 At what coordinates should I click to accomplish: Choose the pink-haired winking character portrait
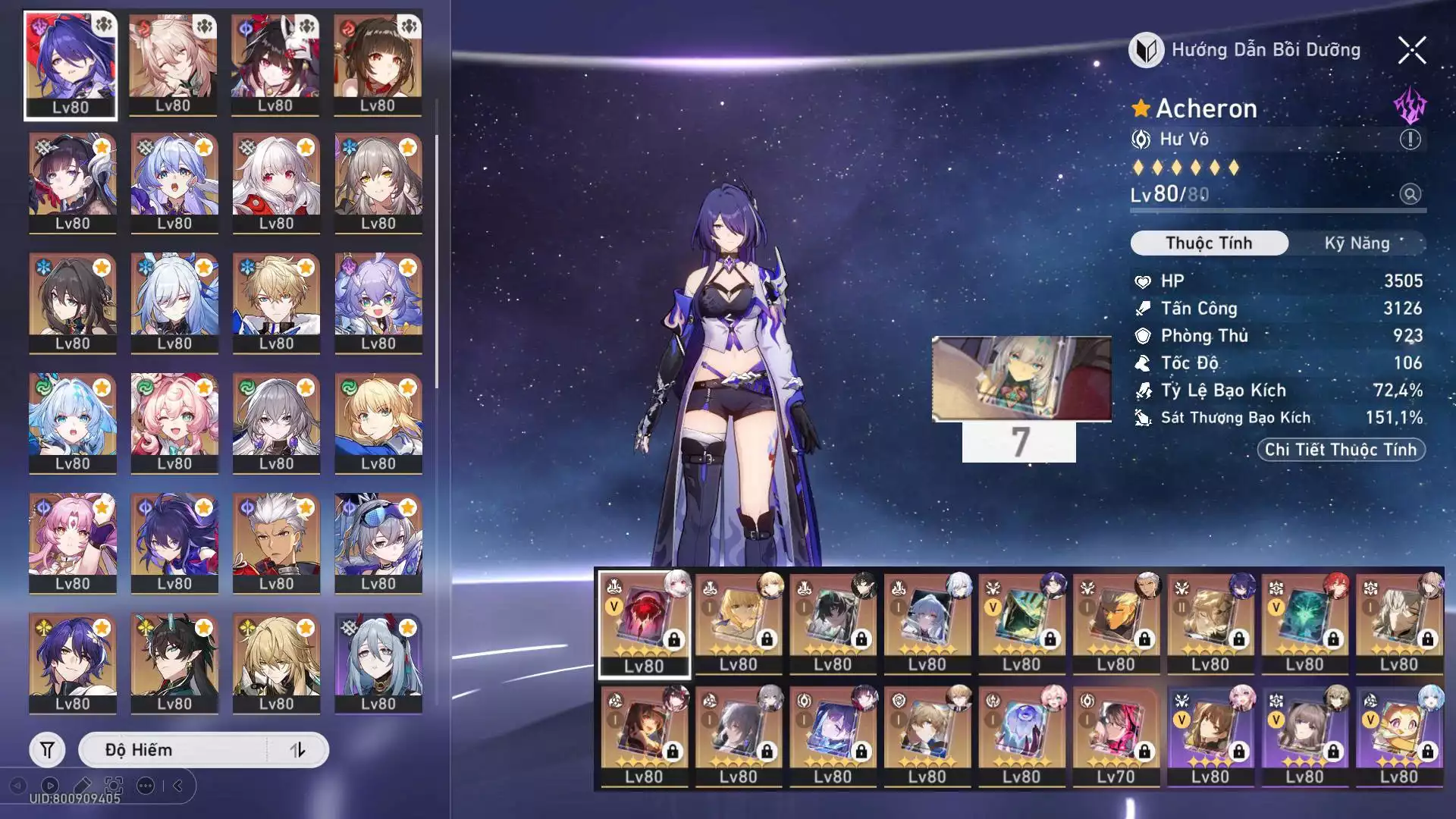[174, 422]
